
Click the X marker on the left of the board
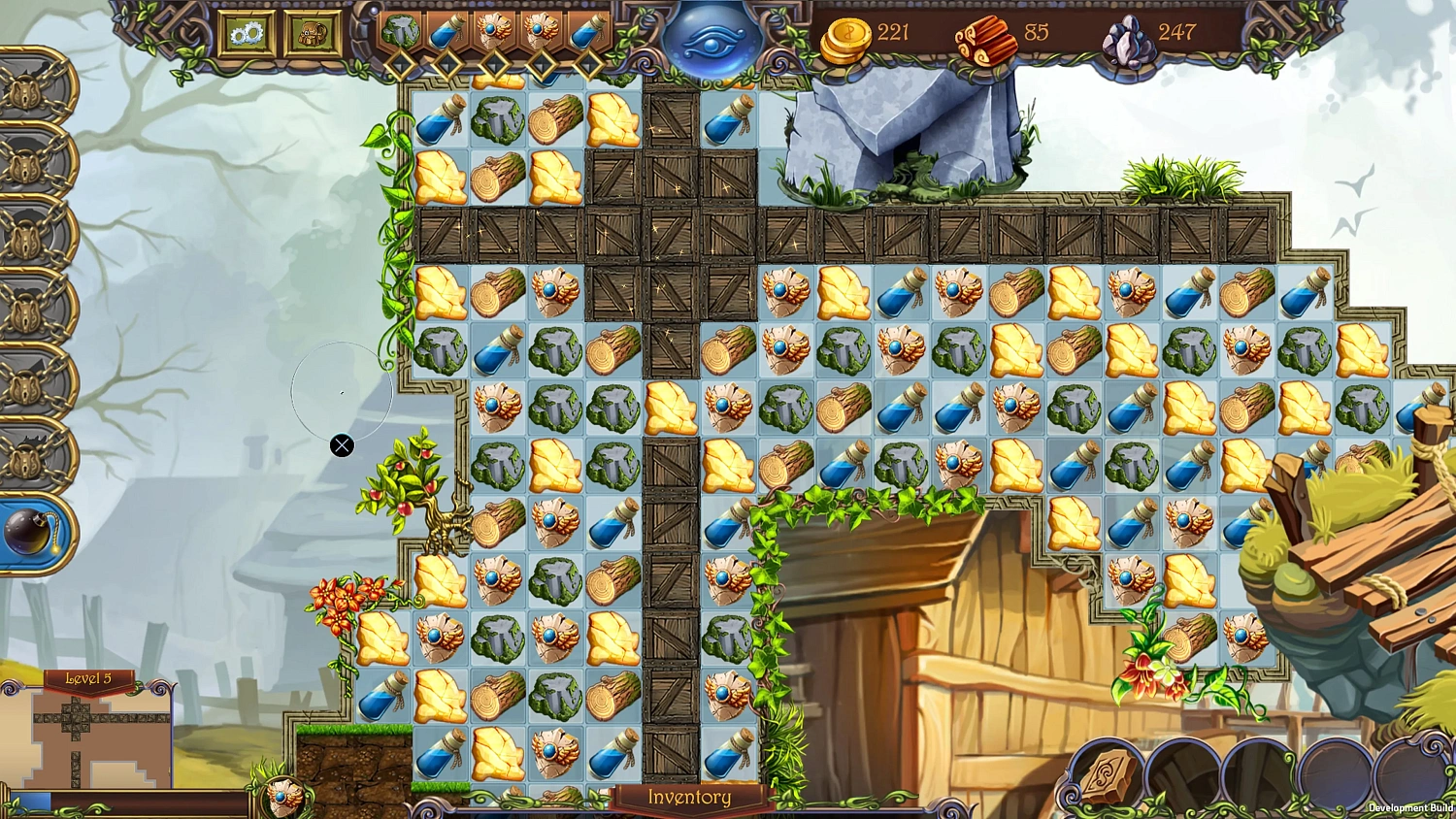tap(342, 445)
